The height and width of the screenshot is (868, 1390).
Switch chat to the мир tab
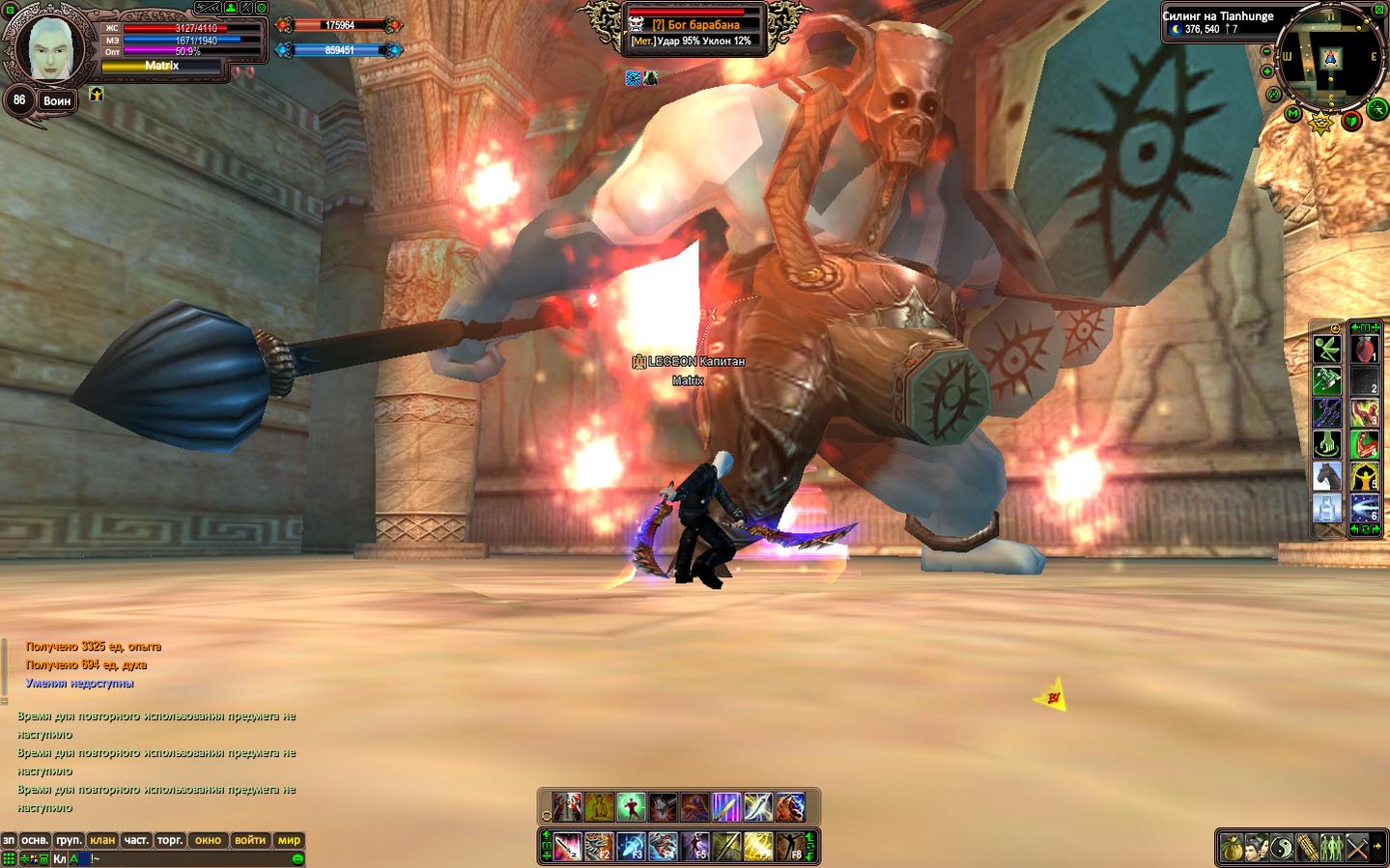[x=289, y=840]
